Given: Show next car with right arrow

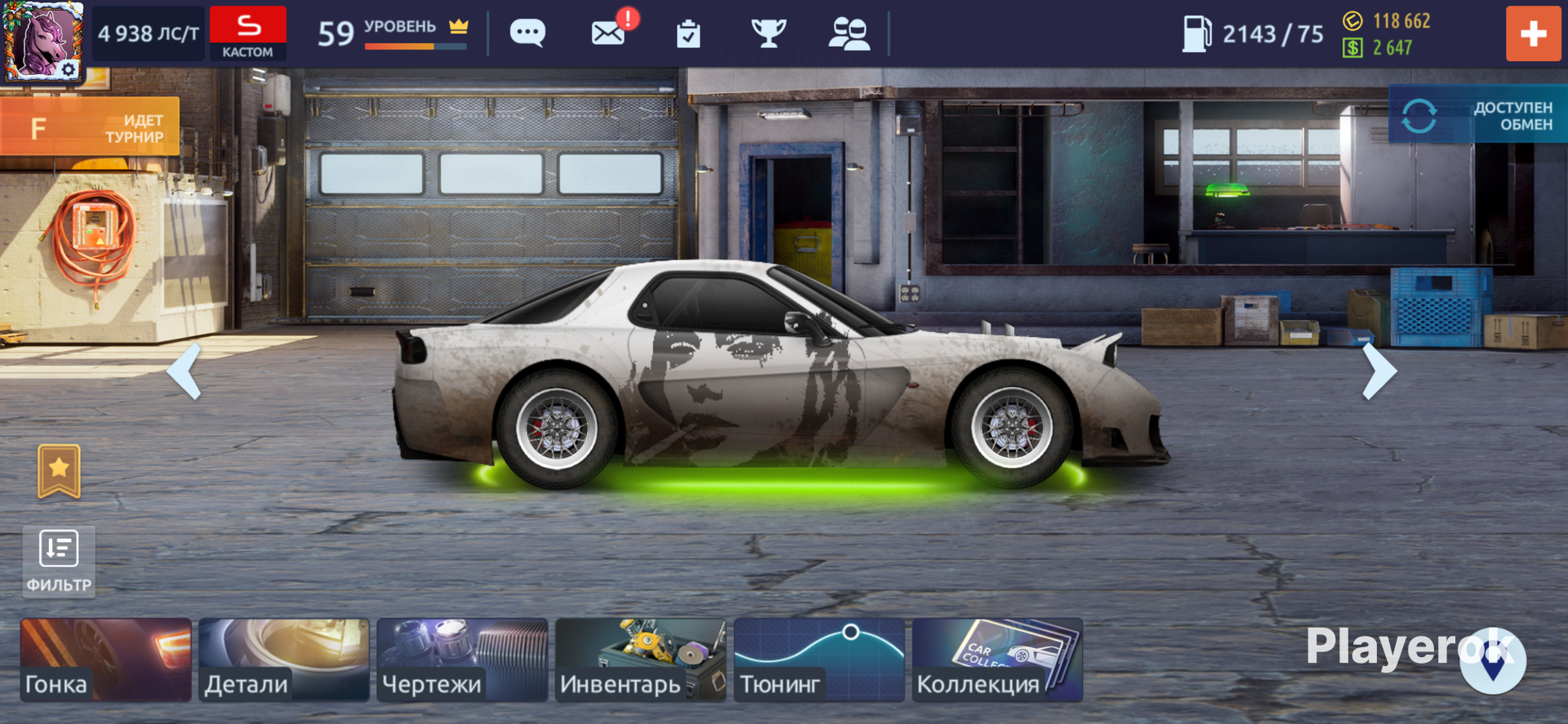Looking at the screenshot, I should coord(1379,371).
